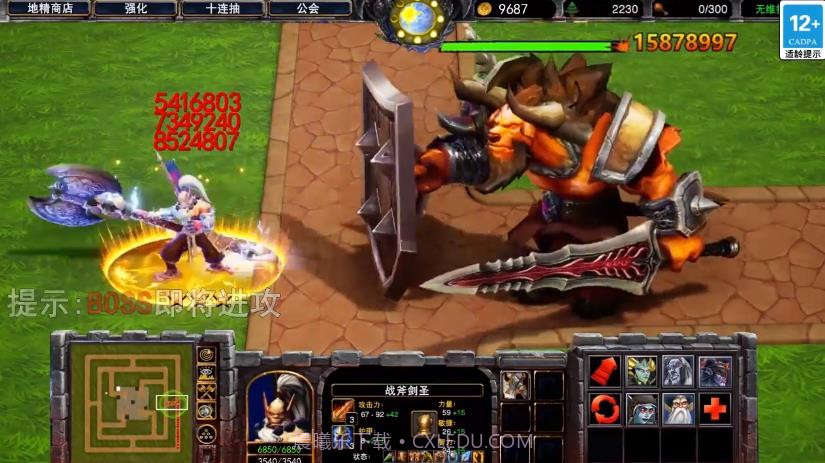This screenshot has height=463, width=825.
Task: Click the CADPA 12+ age rating badge
Action: (802, 30)
